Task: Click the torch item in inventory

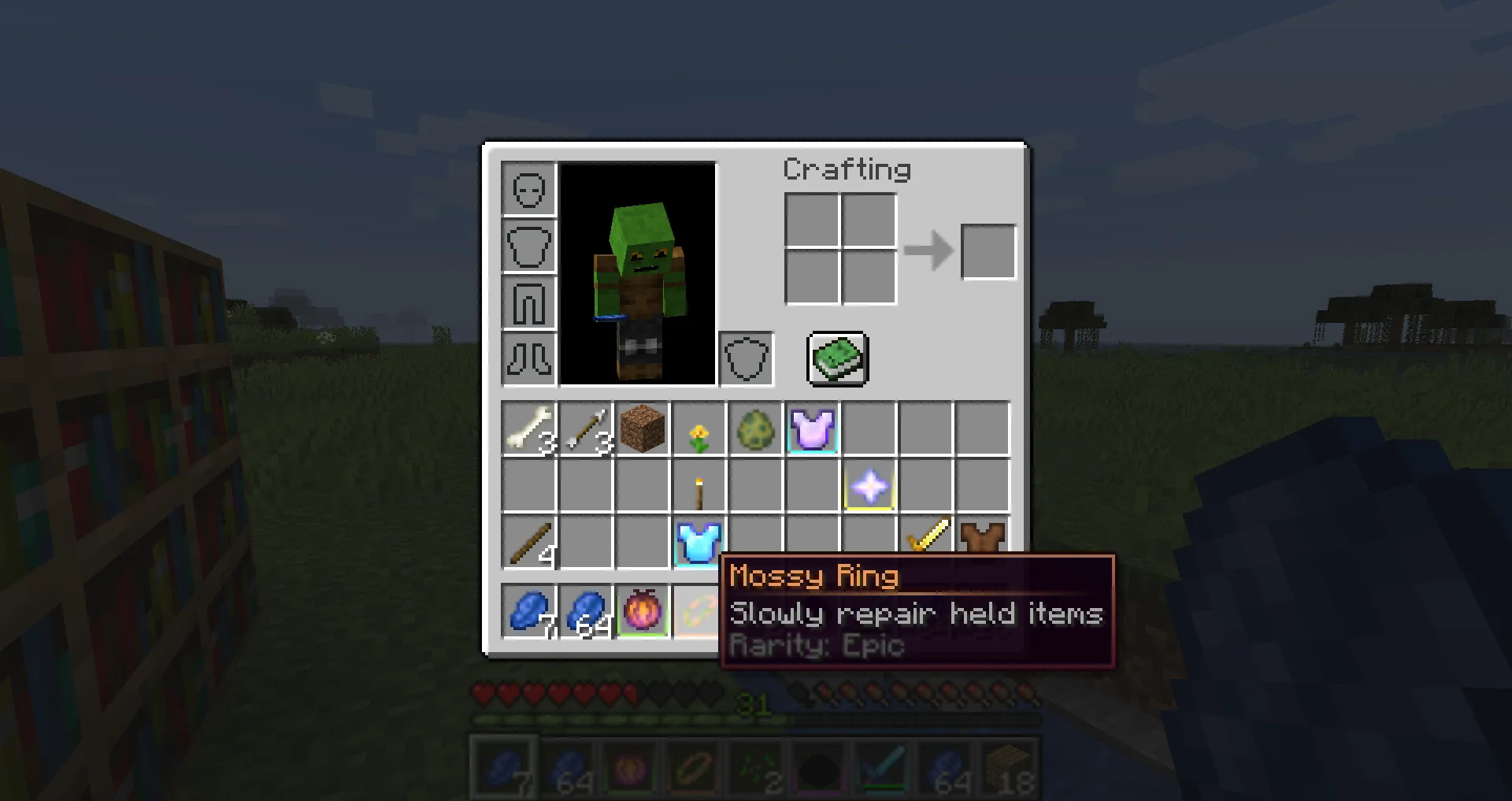Action: (700, 487)
